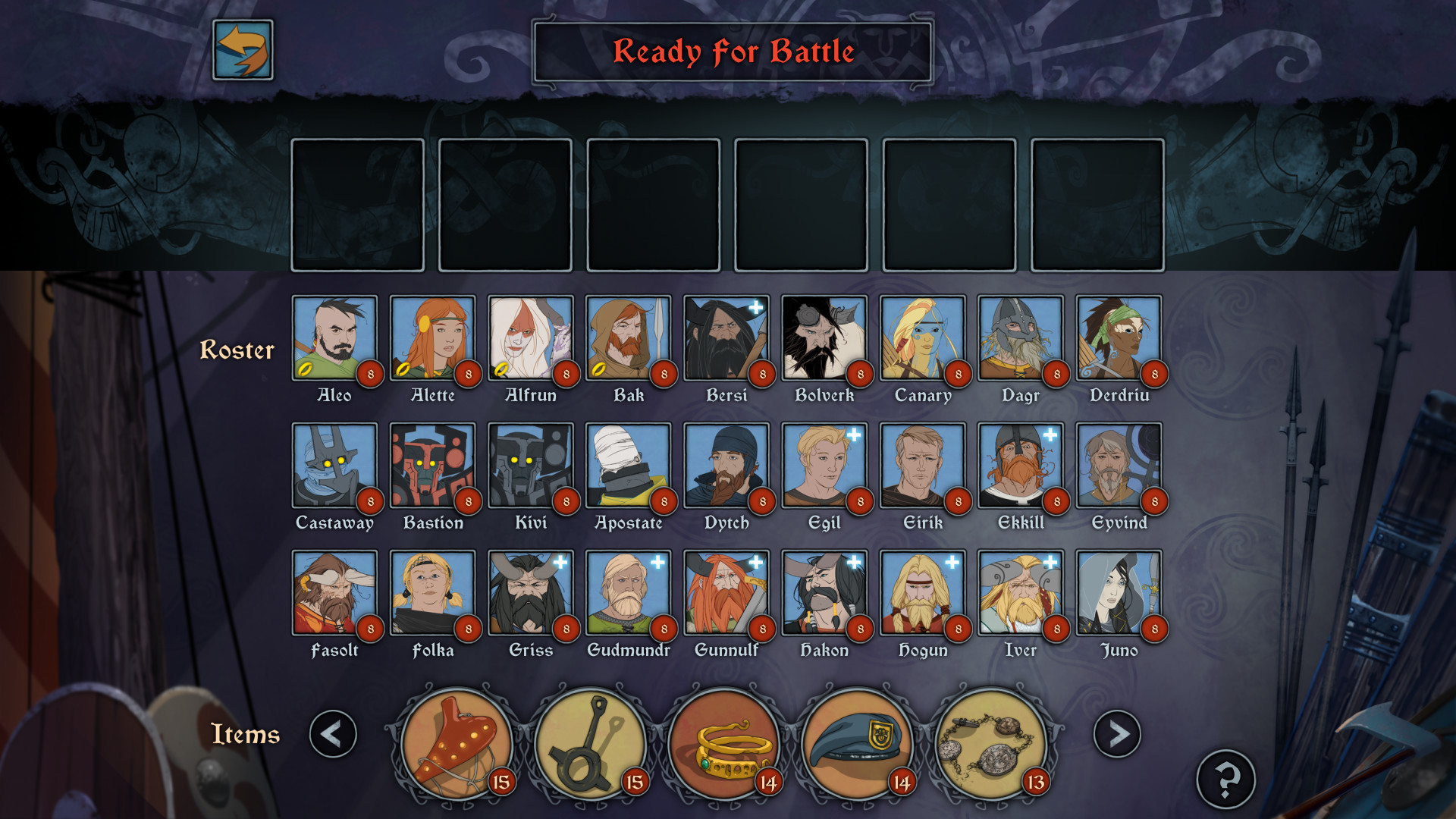Select the gold ring item
The height and width of the screenshot is (819, 1456).
(725, 745)
